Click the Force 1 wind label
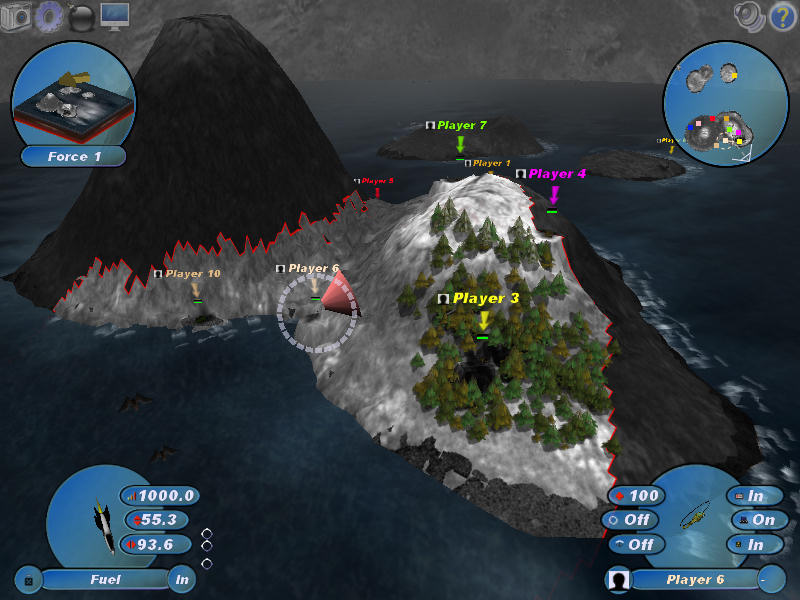The height and width of the screenshot is (600, 800). 74,156
